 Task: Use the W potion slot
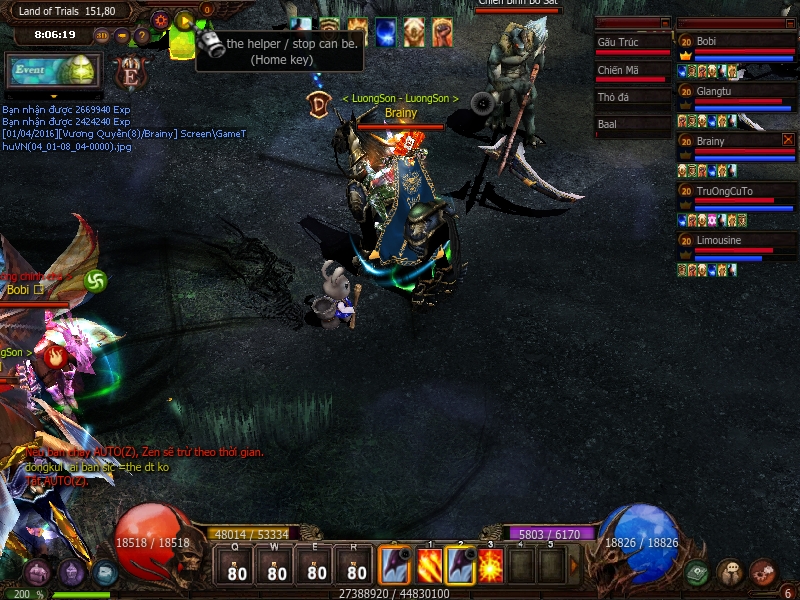point(277,567)
